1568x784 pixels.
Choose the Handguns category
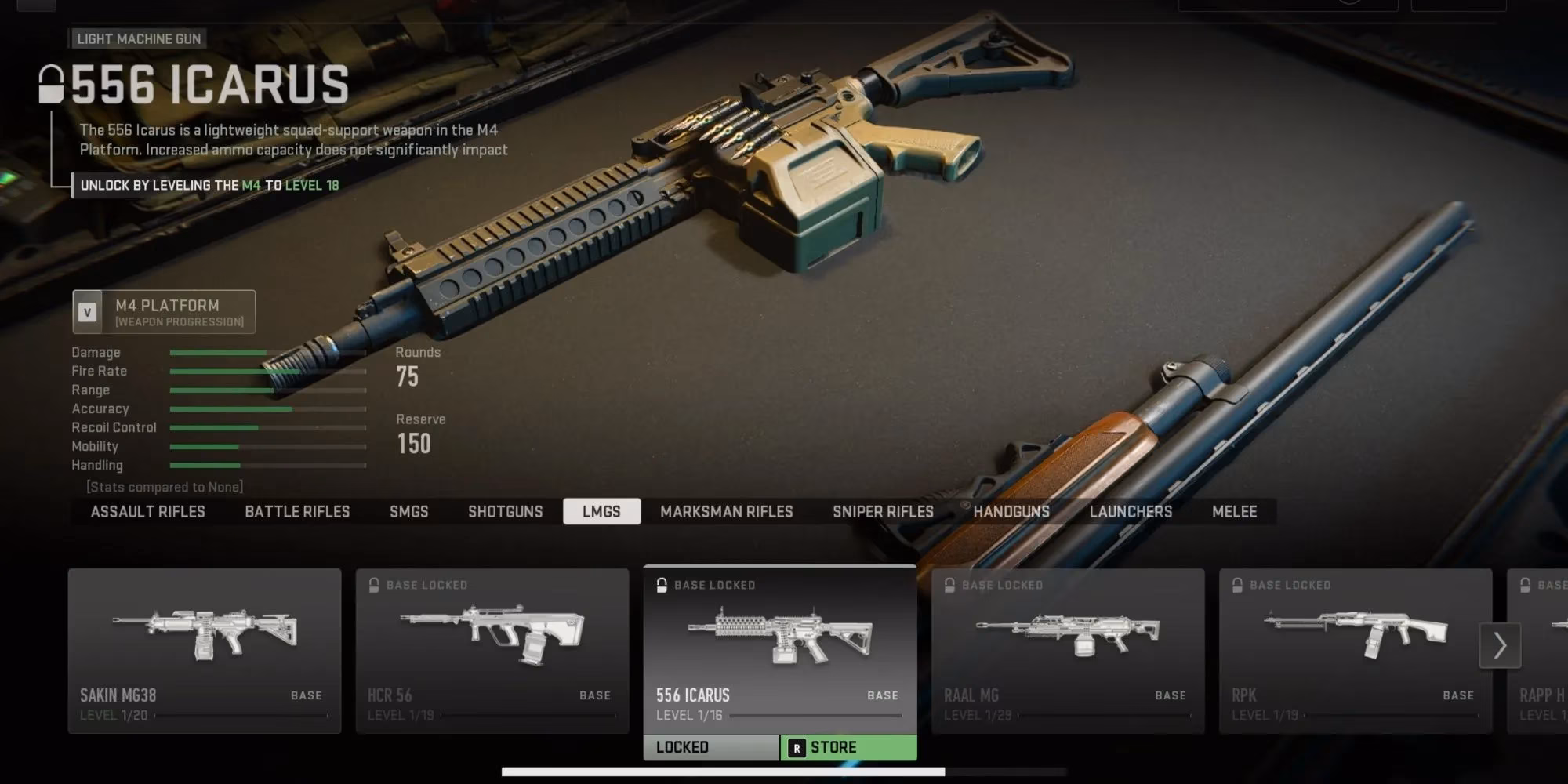(1011, 512)
